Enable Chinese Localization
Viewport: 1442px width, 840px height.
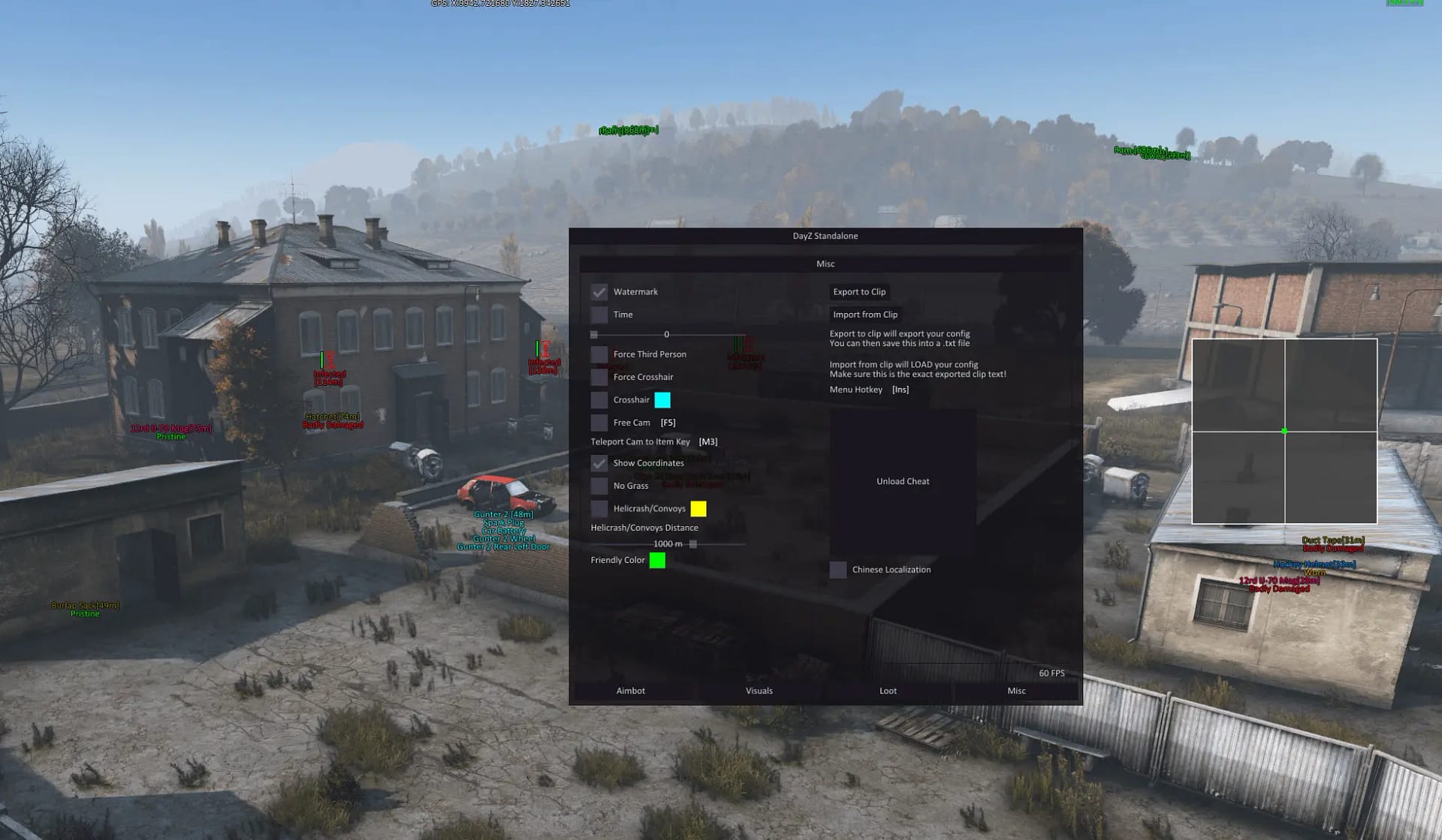tap(838, 570)
